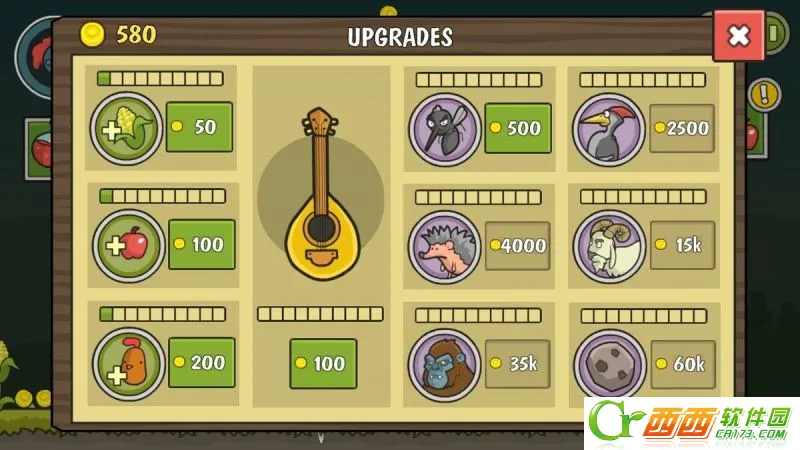Click the 60k boulder price button
This screenshot has height=450, width=800.
[682, 364]
